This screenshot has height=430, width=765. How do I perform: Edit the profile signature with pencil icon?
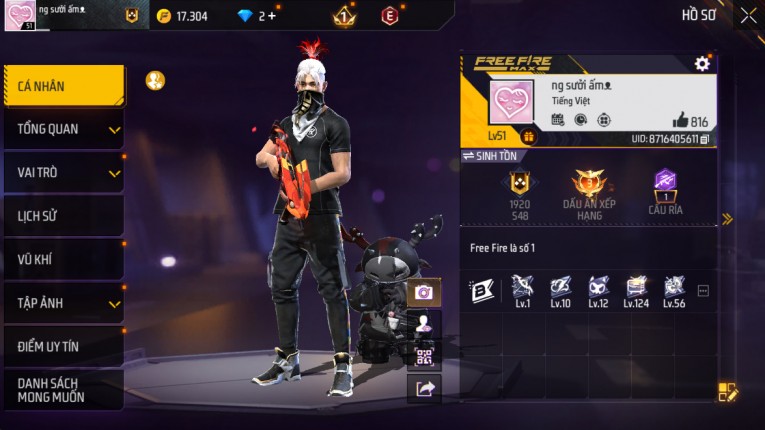(728, 392)
